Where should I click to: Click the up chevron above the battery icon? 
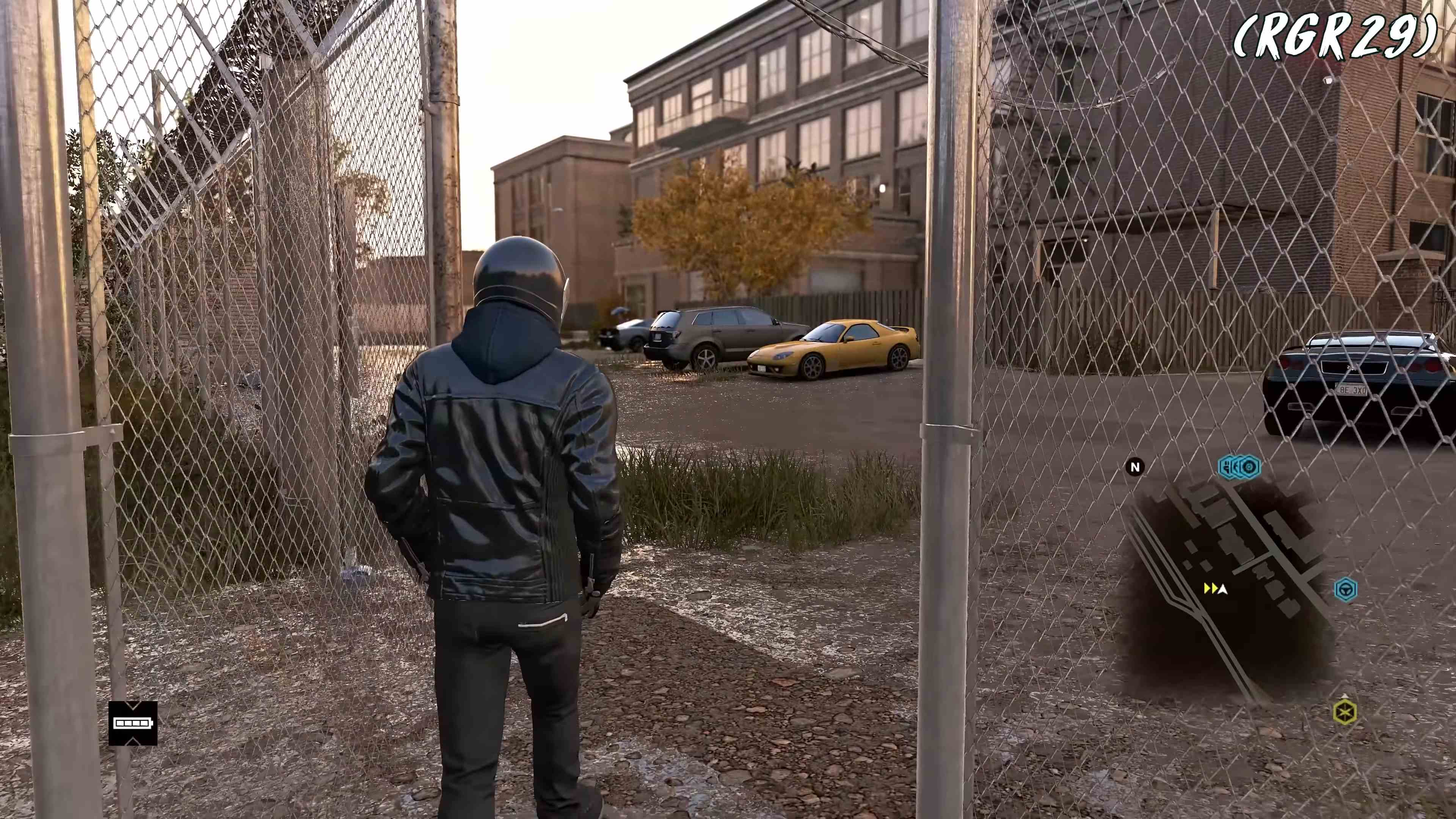(133, 706)
